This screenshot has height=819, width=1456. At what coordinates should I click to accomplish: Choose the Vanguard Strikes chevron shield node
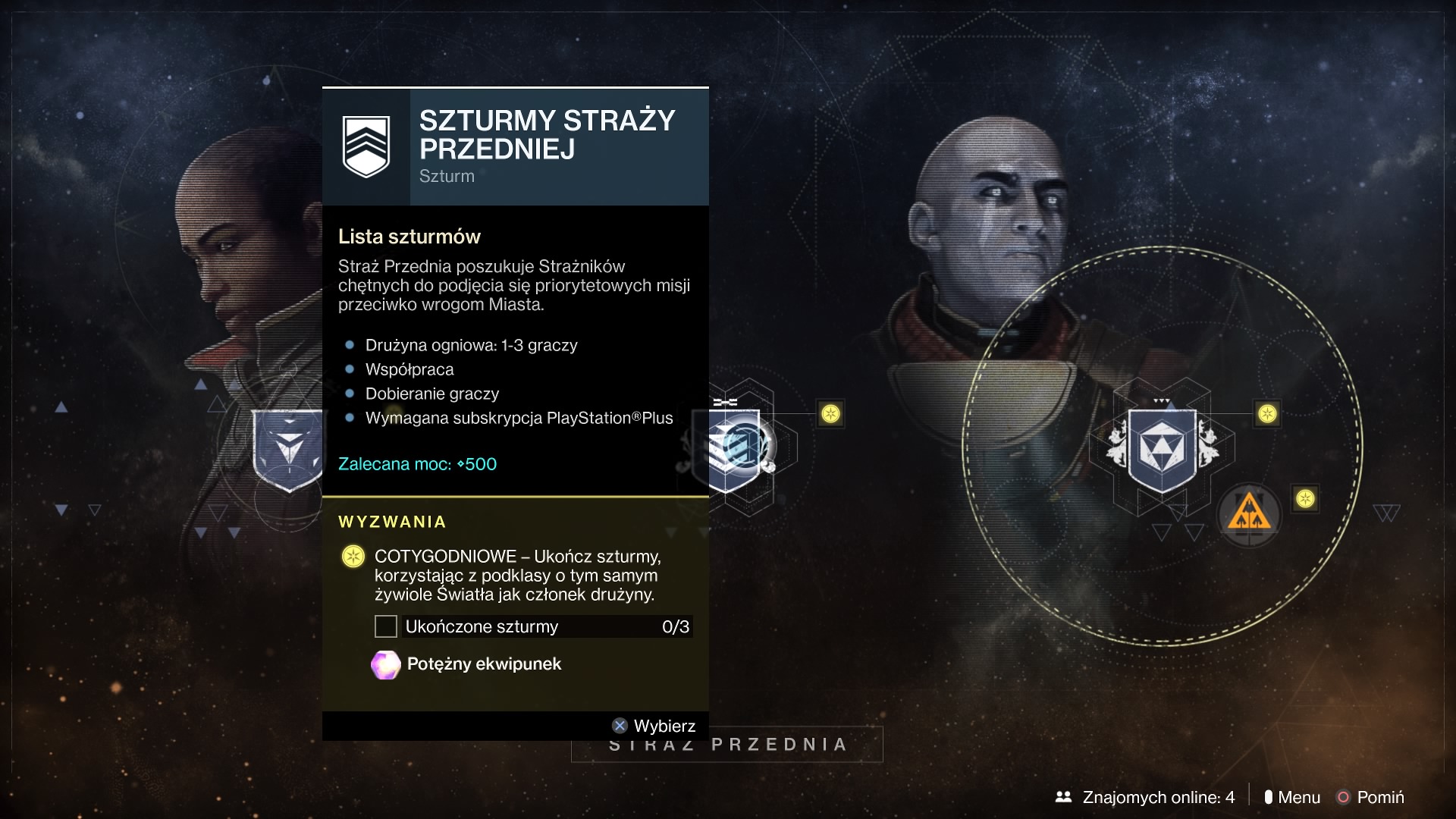(x=736, y=449)
